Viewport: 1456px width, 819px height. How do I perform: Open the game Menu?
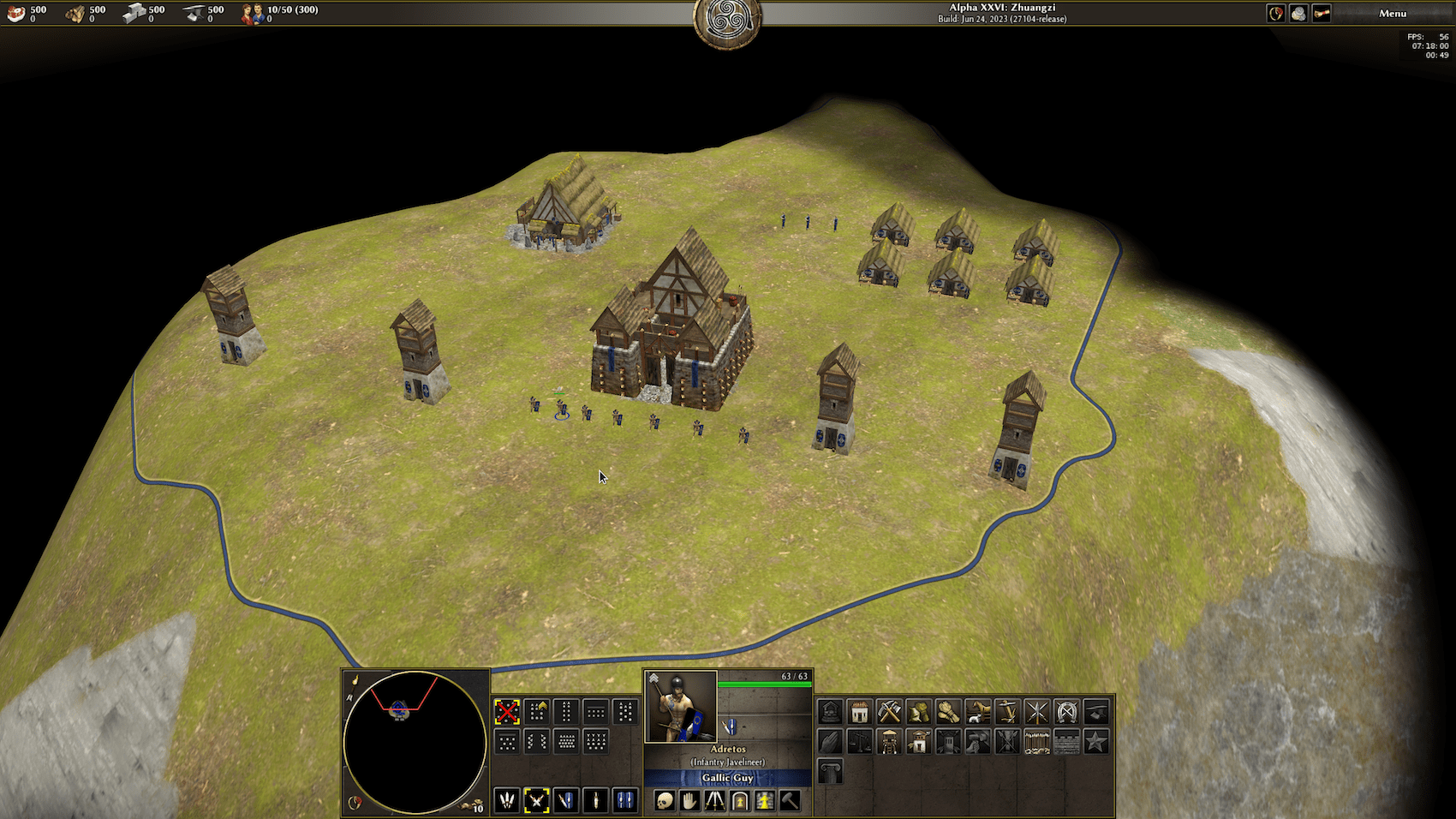[x=1393, y=14]
